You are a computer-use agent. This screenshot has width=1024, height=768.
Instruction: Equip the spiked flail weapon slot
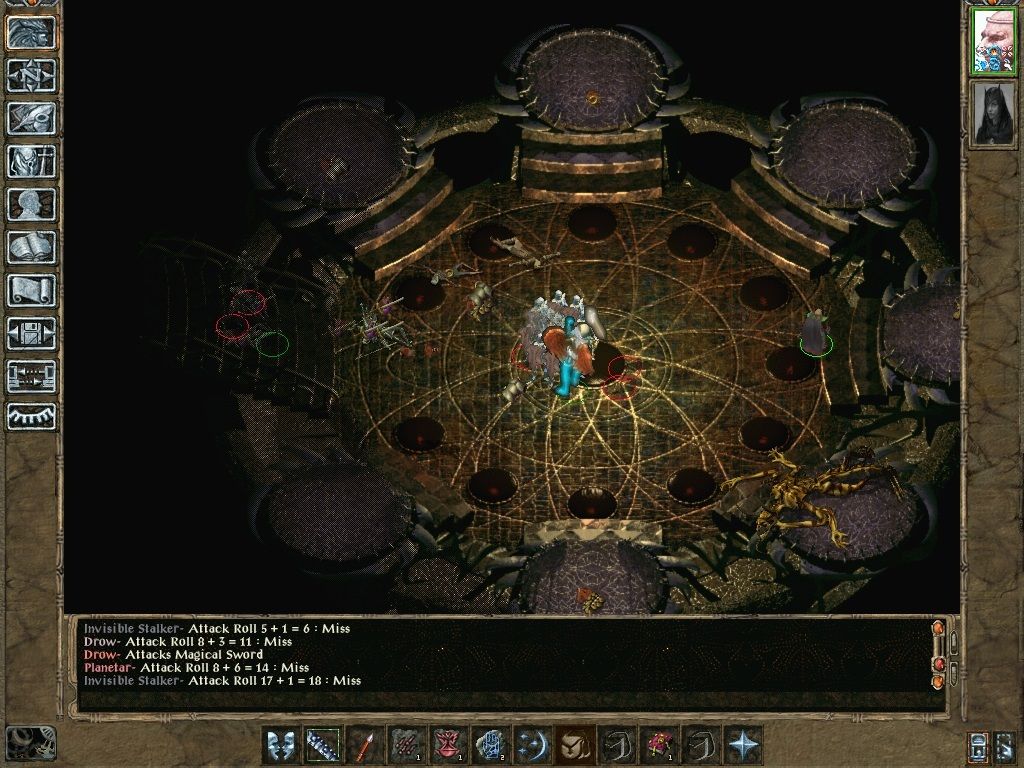point(323,746)
